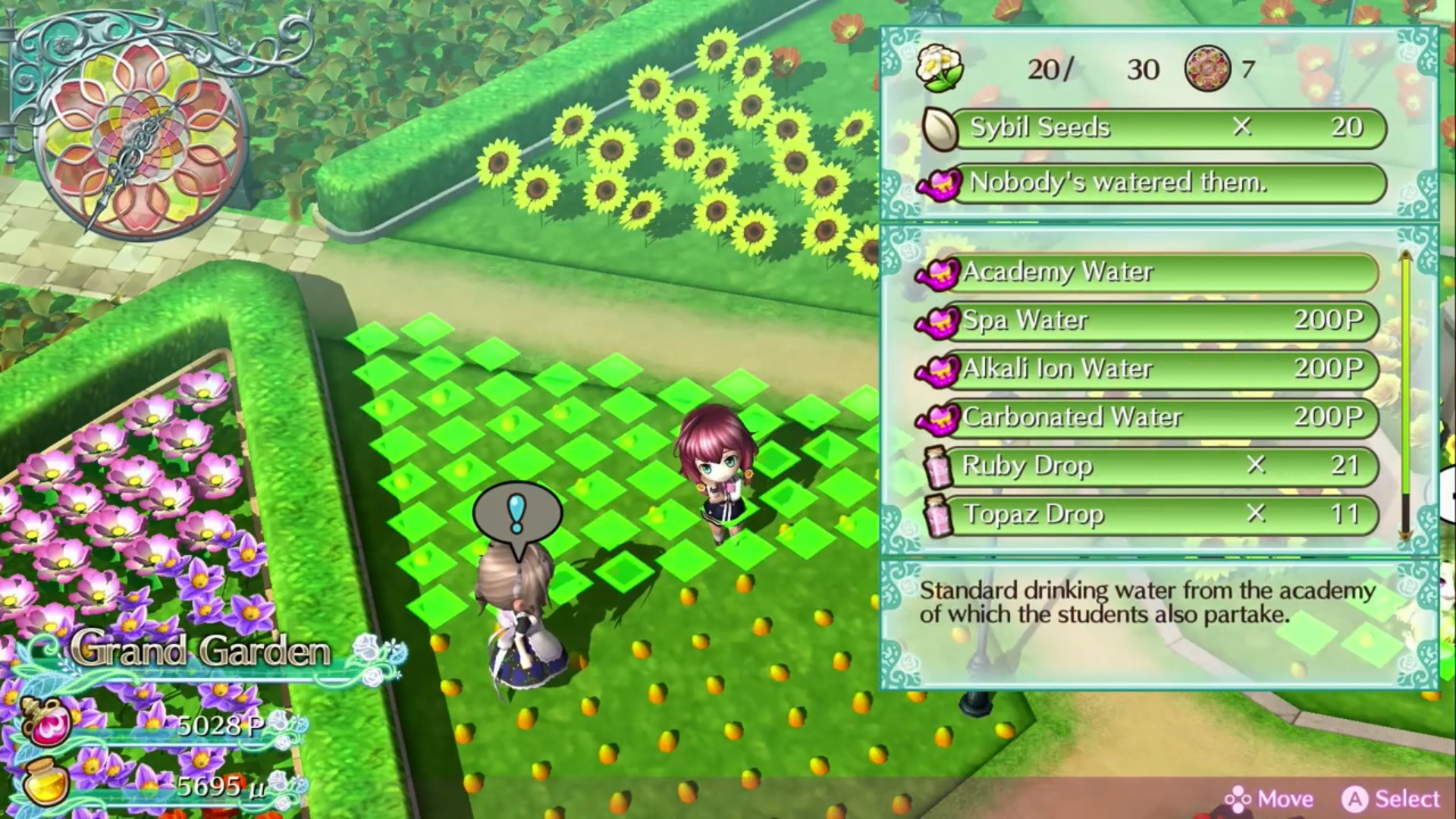Click the pink medal icon showing 7
Viewport: 1456px width, 819px height.
point(1209,68)
